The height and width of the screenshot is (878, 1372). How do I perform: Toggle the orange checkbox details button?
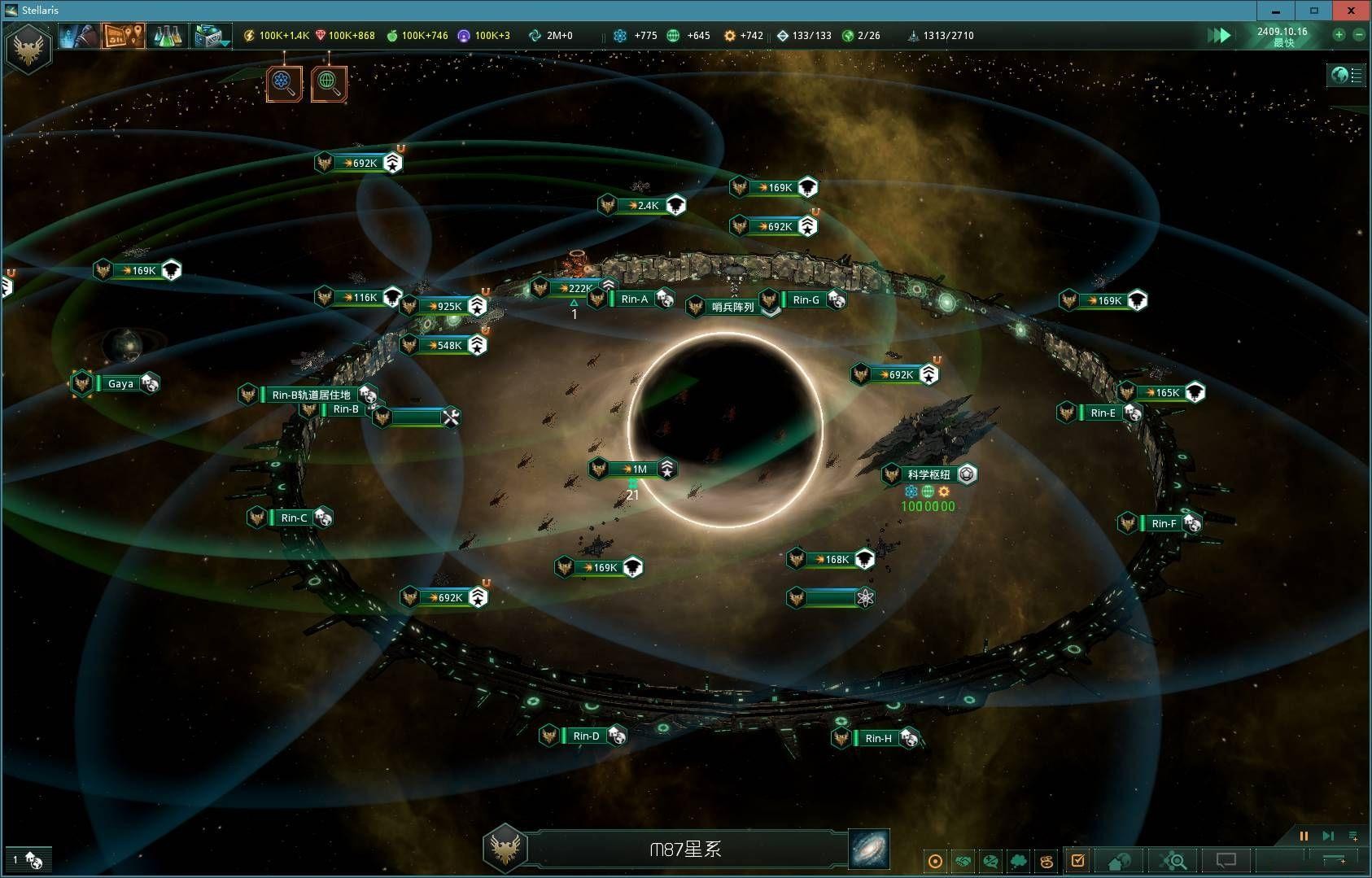tap(1078, 860)
